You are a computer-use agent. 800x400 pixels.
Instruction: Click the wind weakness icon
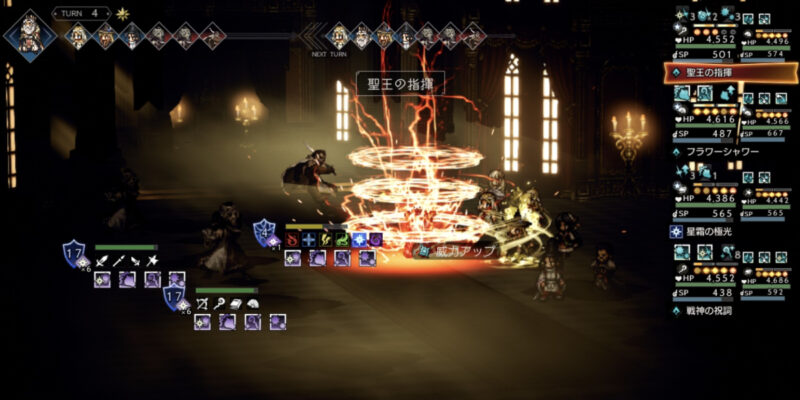pos(342,240)
